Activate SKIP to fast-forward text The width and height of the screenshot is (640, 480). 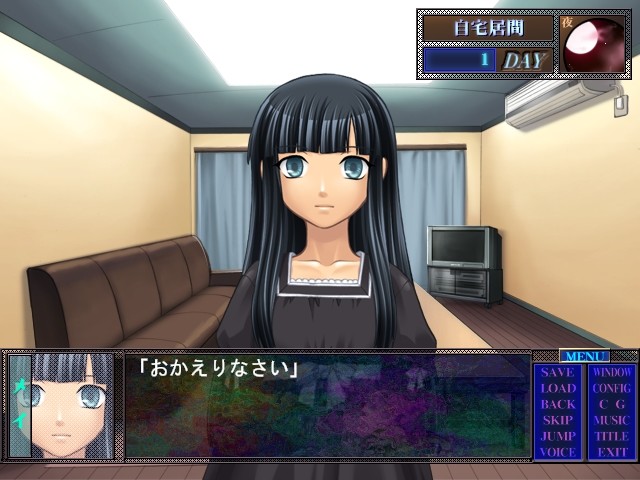(x=558, y=420)
